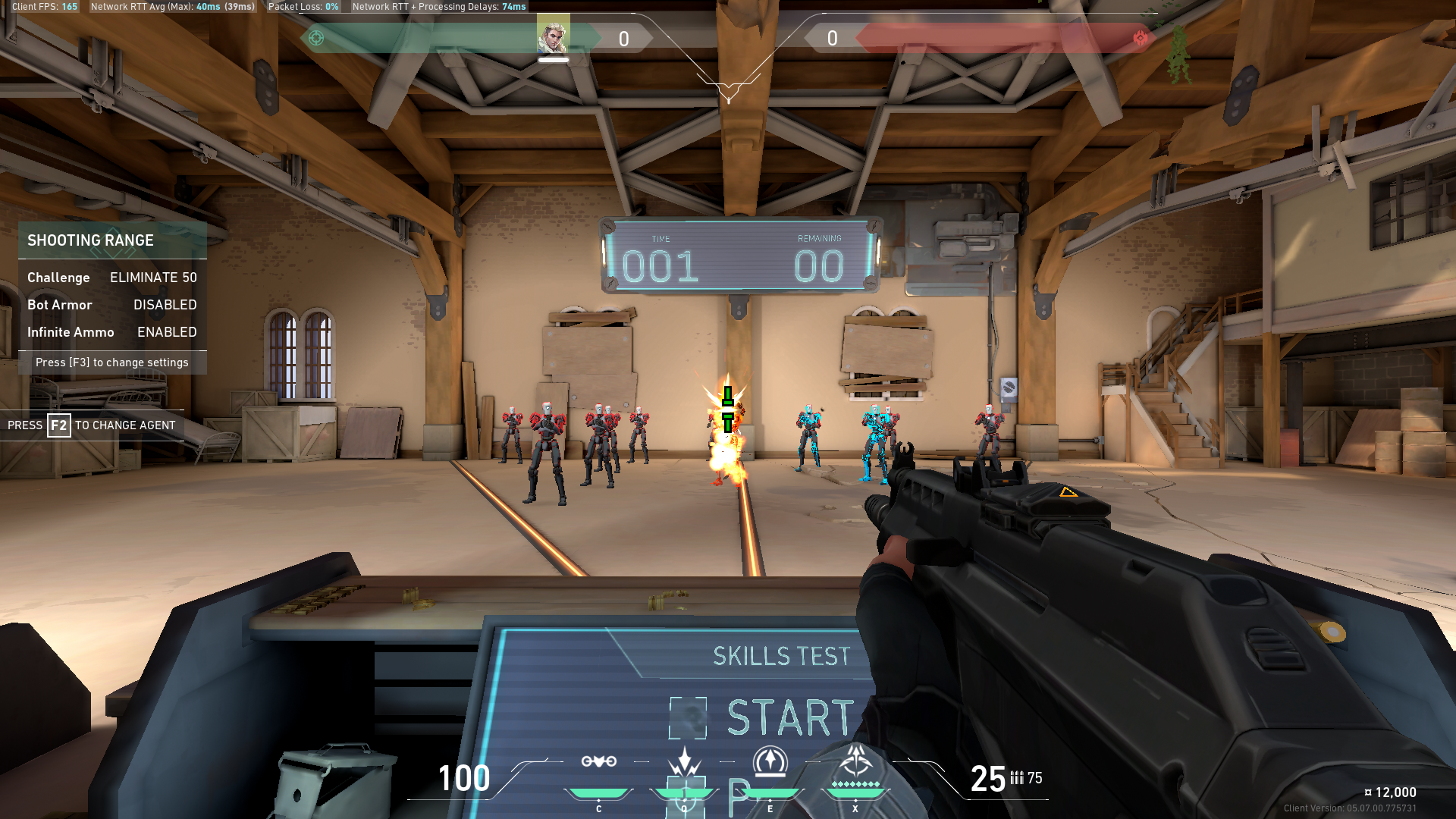Image resolution: width=1456 pixels, height=819 pixels.
Task: Click the F2 change agent prompt
Action: pos(91,425)
